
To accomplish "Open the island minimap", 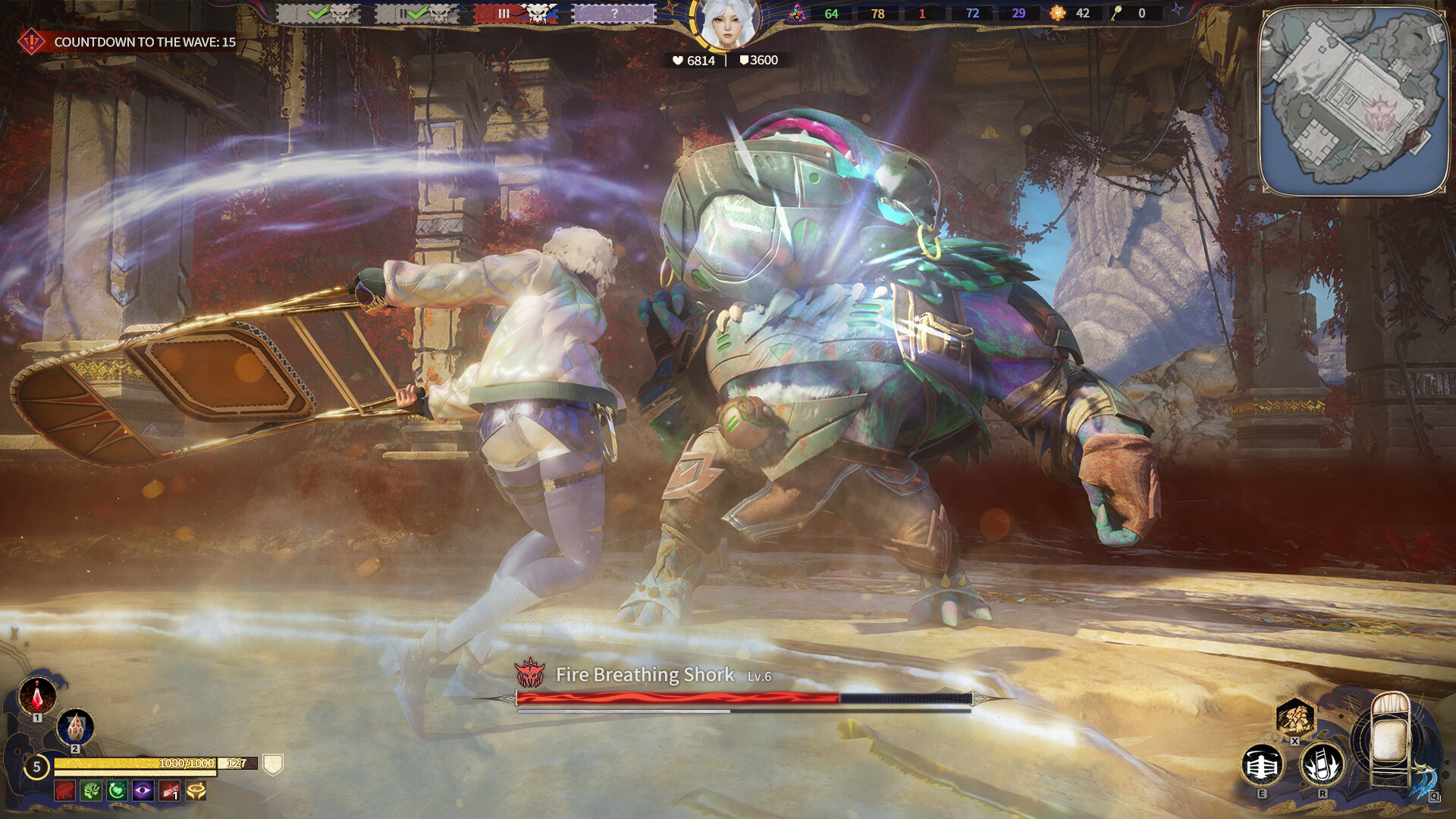I will [x=1354, y=102].
